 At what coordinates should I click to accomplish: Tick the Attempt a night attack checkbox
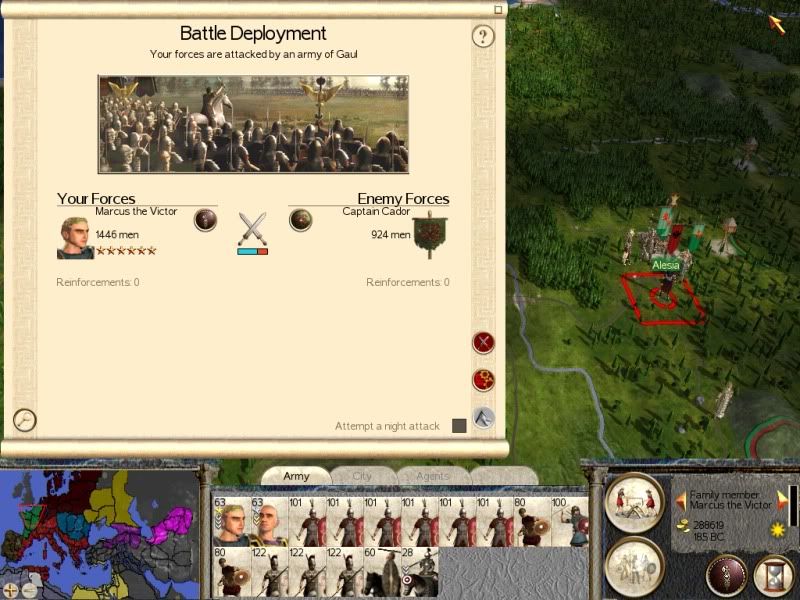point(459,426)
